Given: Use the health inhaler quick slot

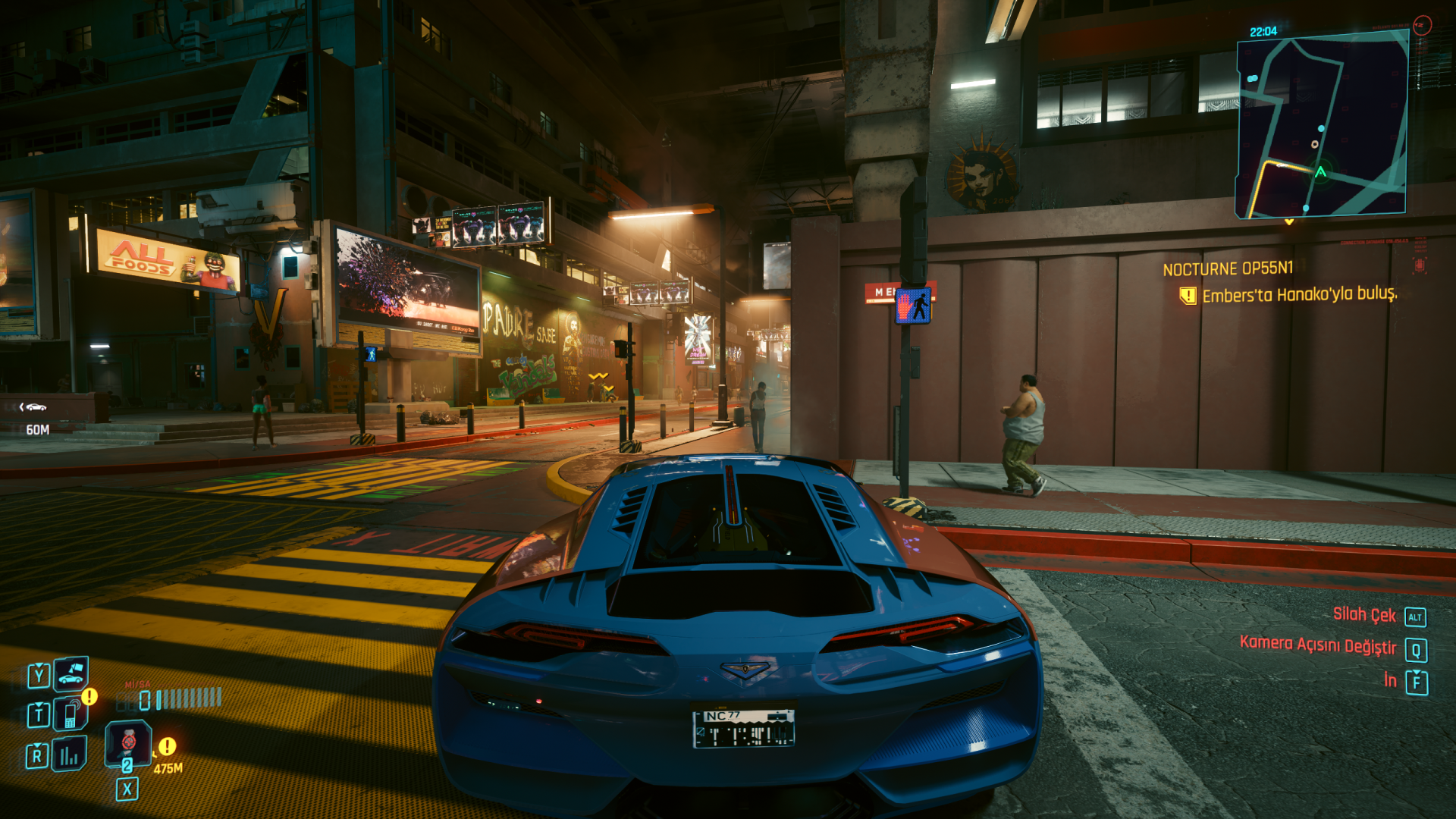Looking at the screenshot, I should (127, 743).
